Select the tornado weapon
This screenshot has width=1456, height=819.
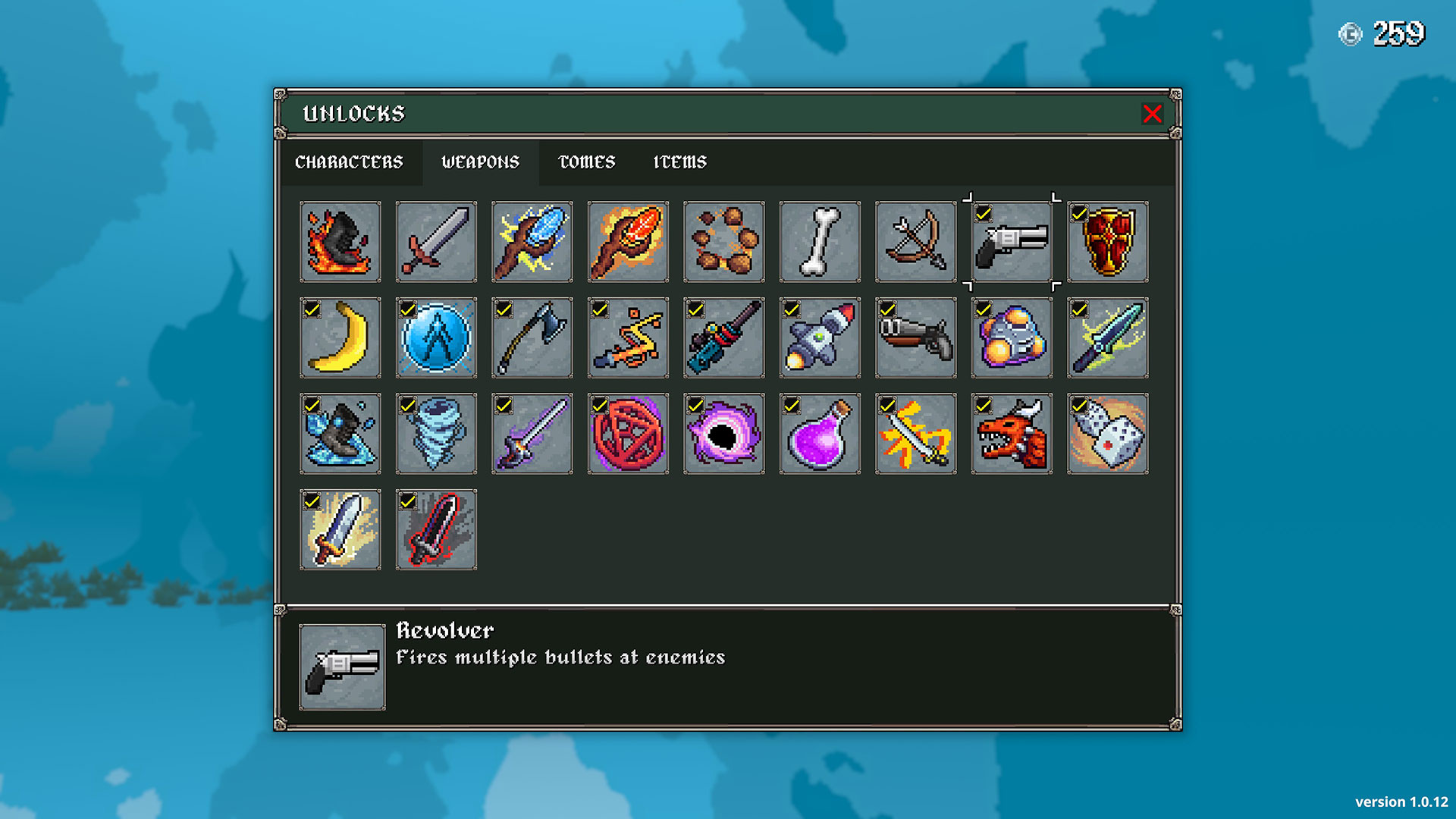(x=436, y=434)
